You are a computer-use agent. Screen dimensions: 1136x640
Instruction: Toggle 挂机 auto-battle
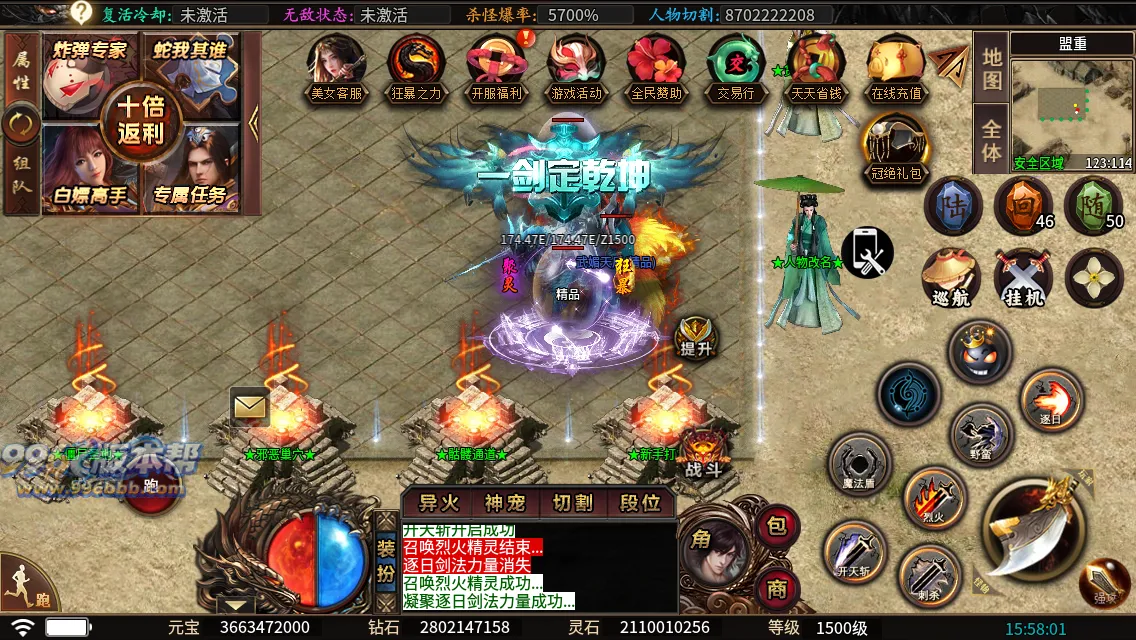tap(1023, 277)
